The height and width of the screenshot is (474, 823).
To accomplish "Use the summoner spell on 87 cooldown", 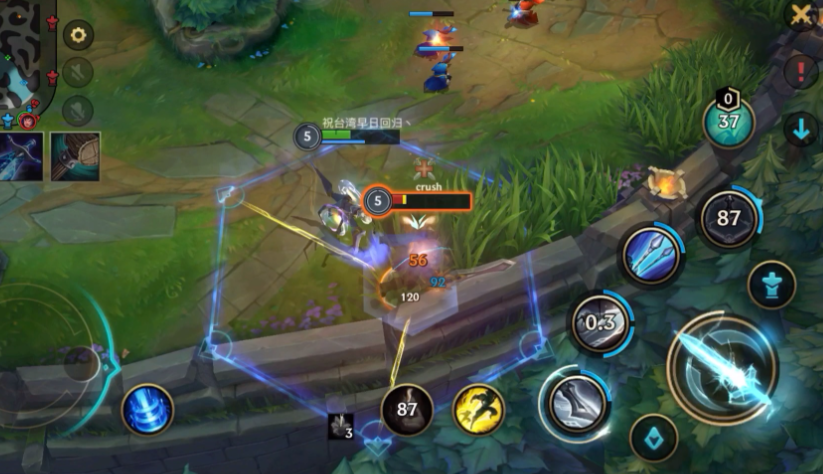I will [407, 409].
